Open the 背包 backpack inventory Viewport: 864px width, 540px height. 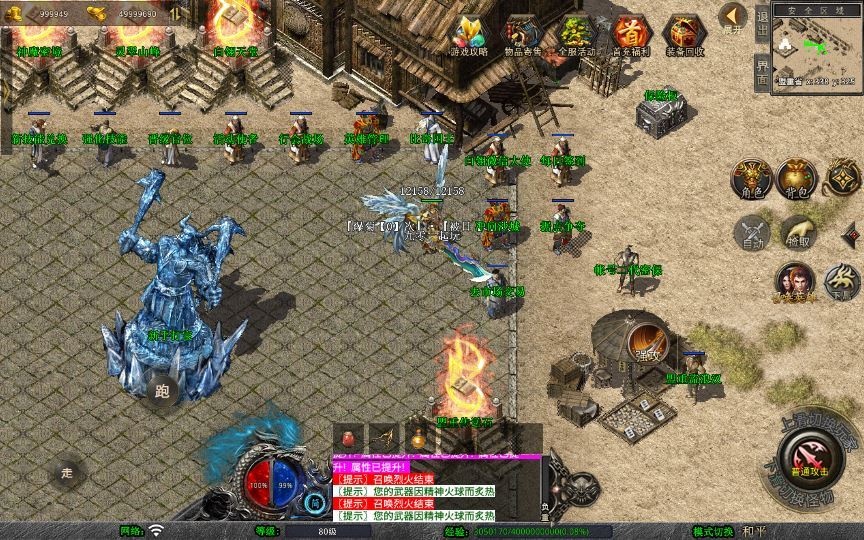pyautogui.click(x=798, y=176)
